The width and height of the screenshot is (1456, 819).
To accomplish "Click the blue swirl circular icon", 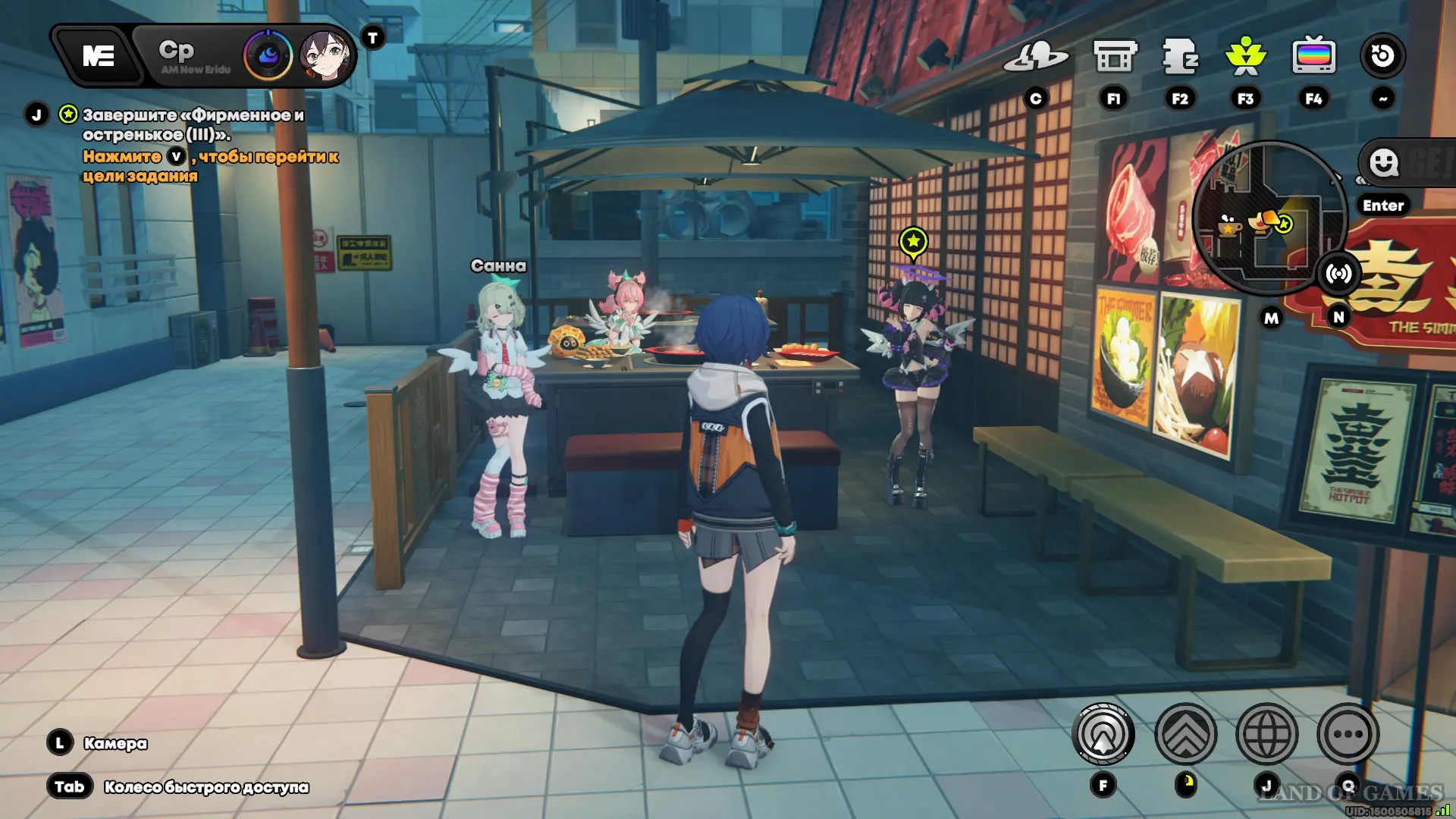I will (x=268, y=56).
